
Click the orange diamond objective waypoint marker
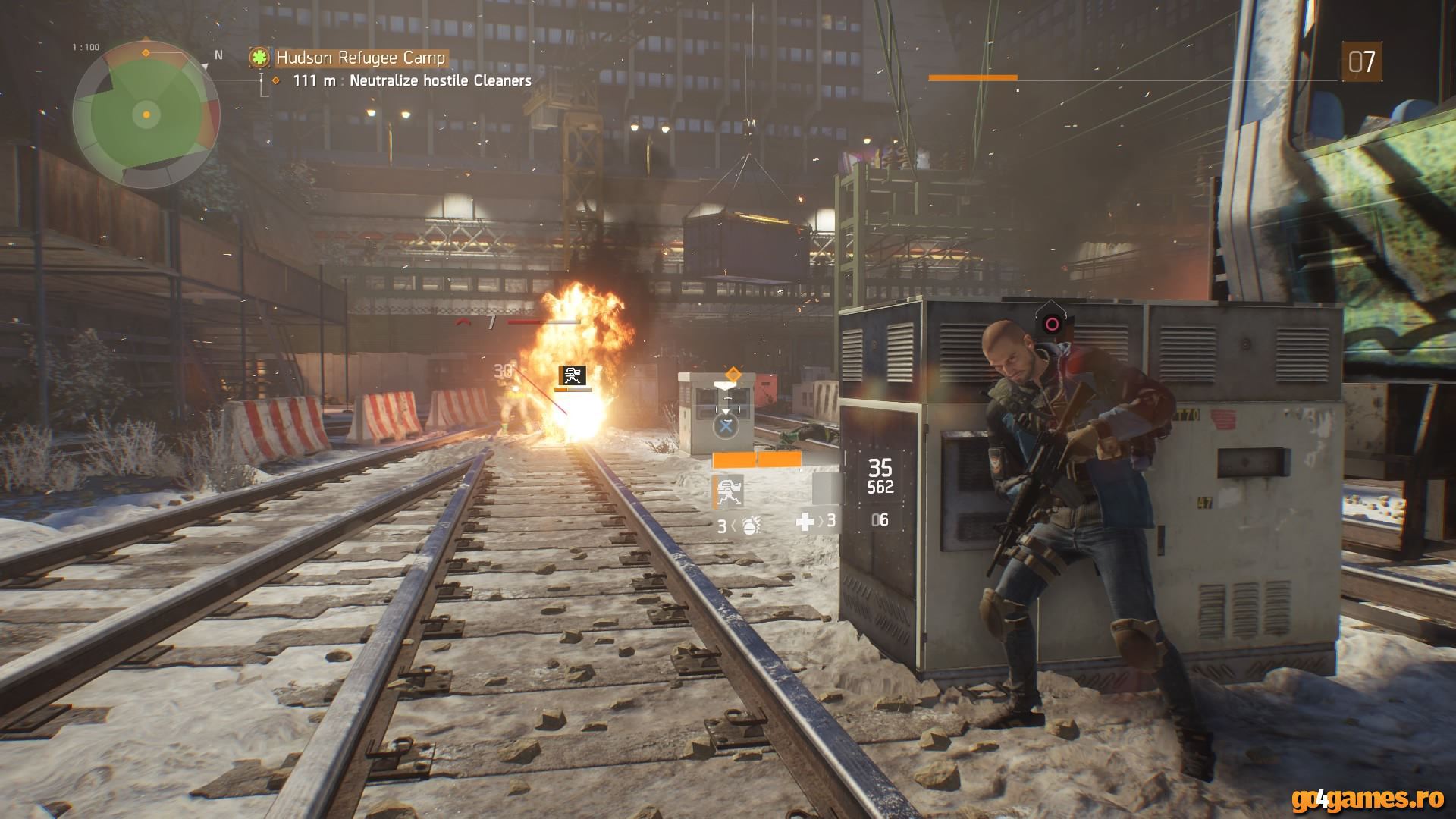tap(733, 373)
